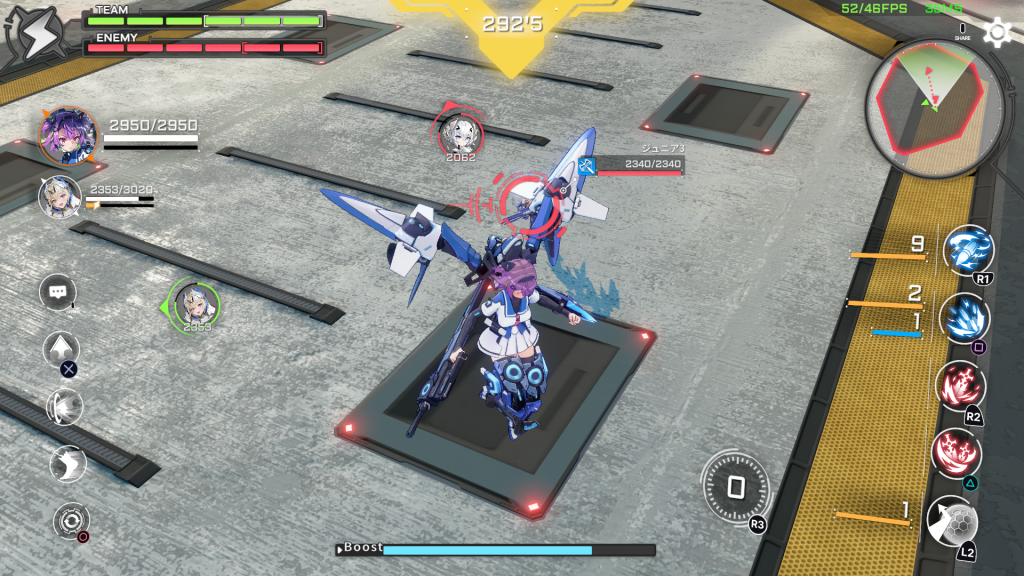This screenshot has width=1024, height=576.
Task: Tap the round lock-on dial showing 0
Action: tap(735, 487)
